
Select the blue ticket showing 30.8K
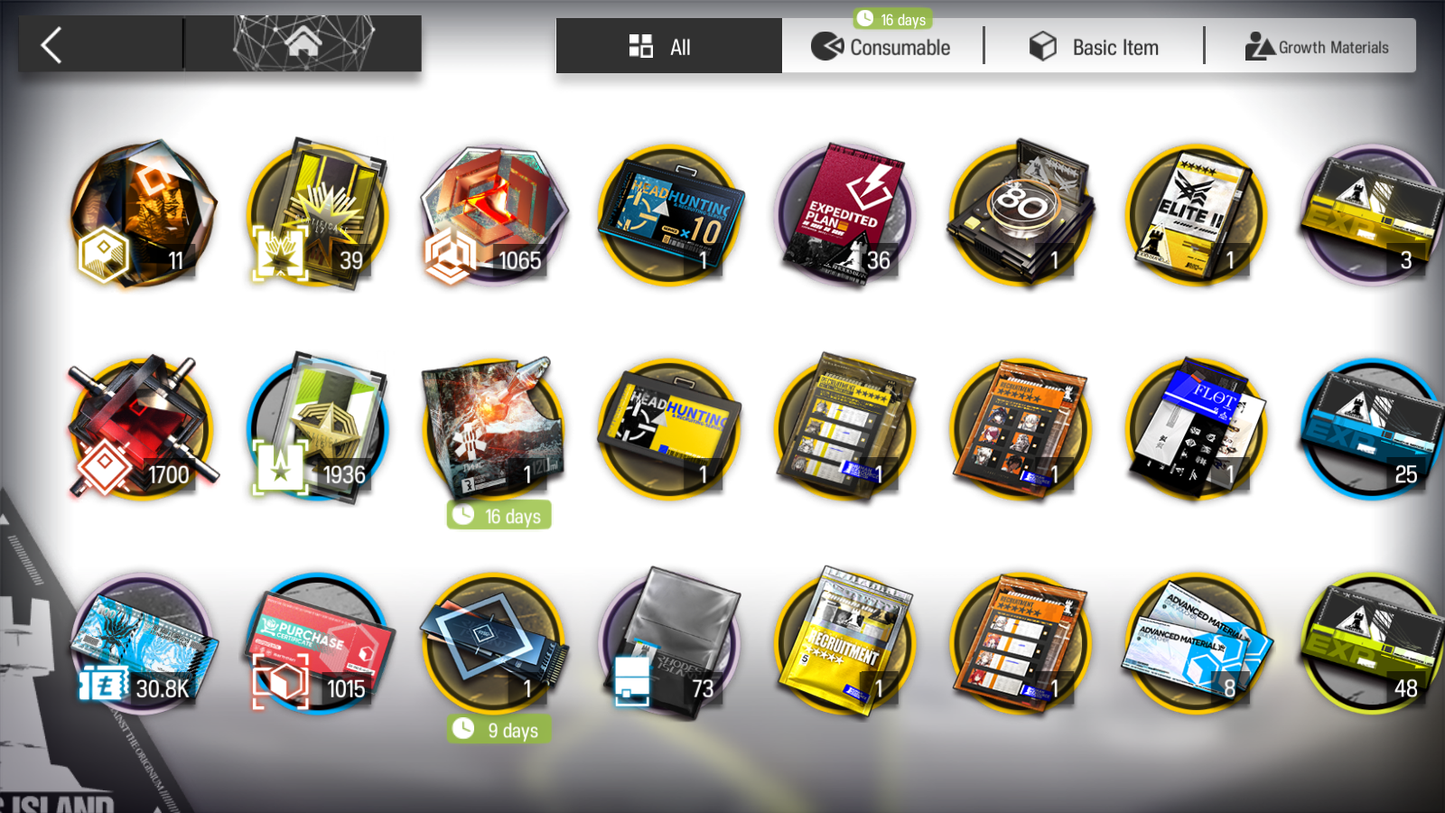pyautogui.click(x=142, y=643)
